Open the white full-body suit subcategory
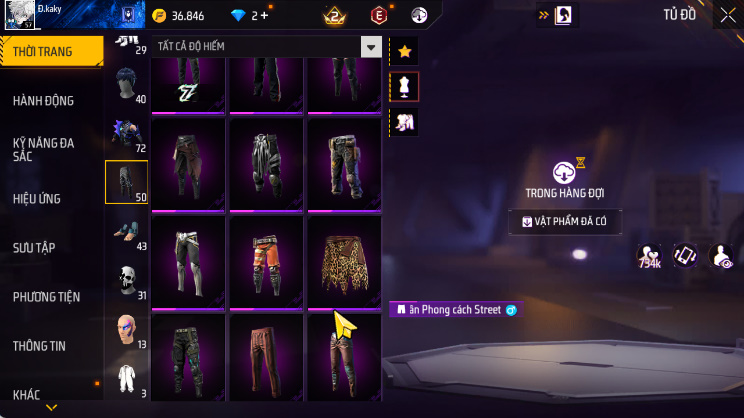 (x=127, y=378)
